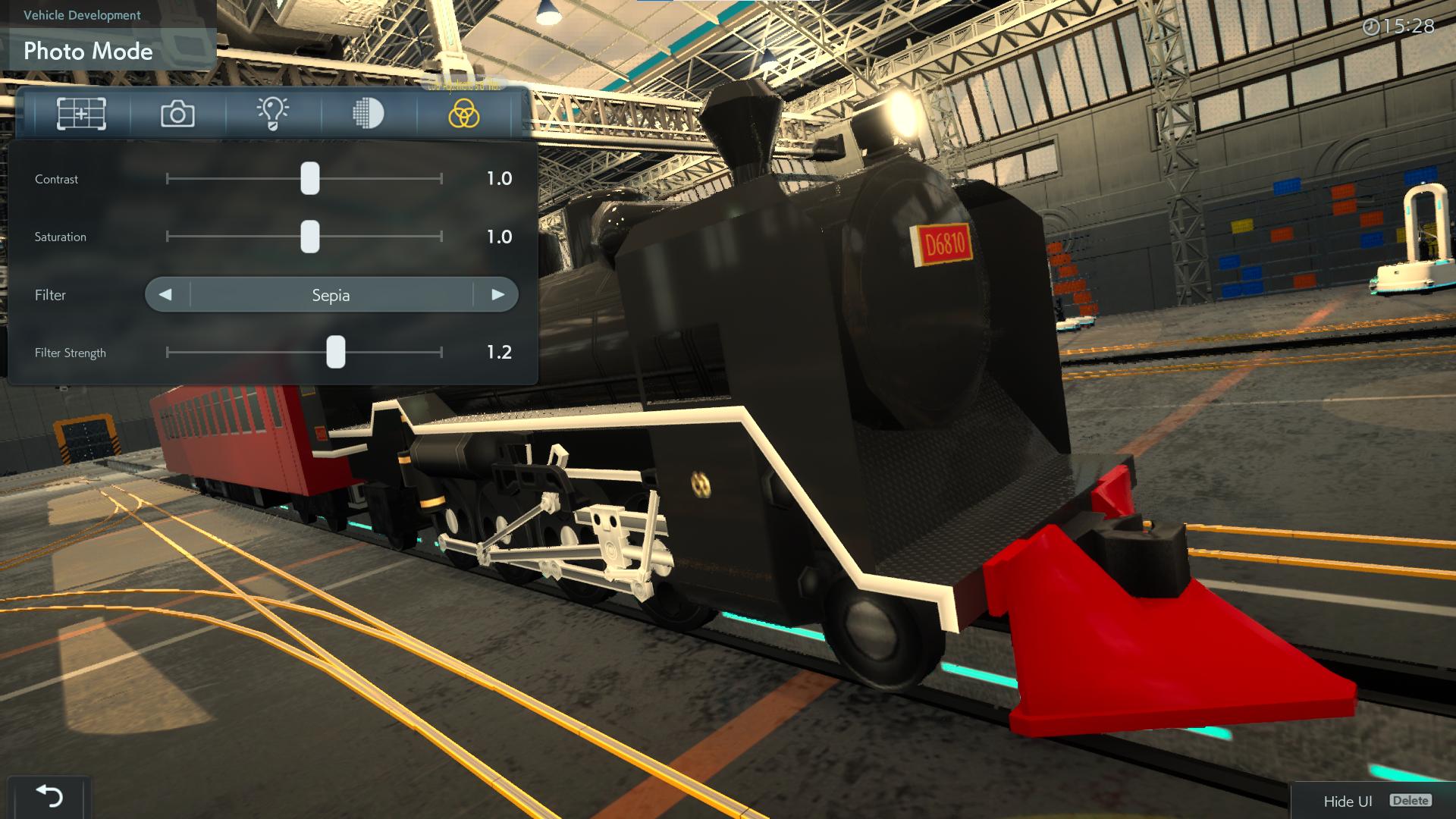Go back using the return arrow button
Viewport: 1456px width, 819px height.
pyautogui.click(x=49, y=796)
